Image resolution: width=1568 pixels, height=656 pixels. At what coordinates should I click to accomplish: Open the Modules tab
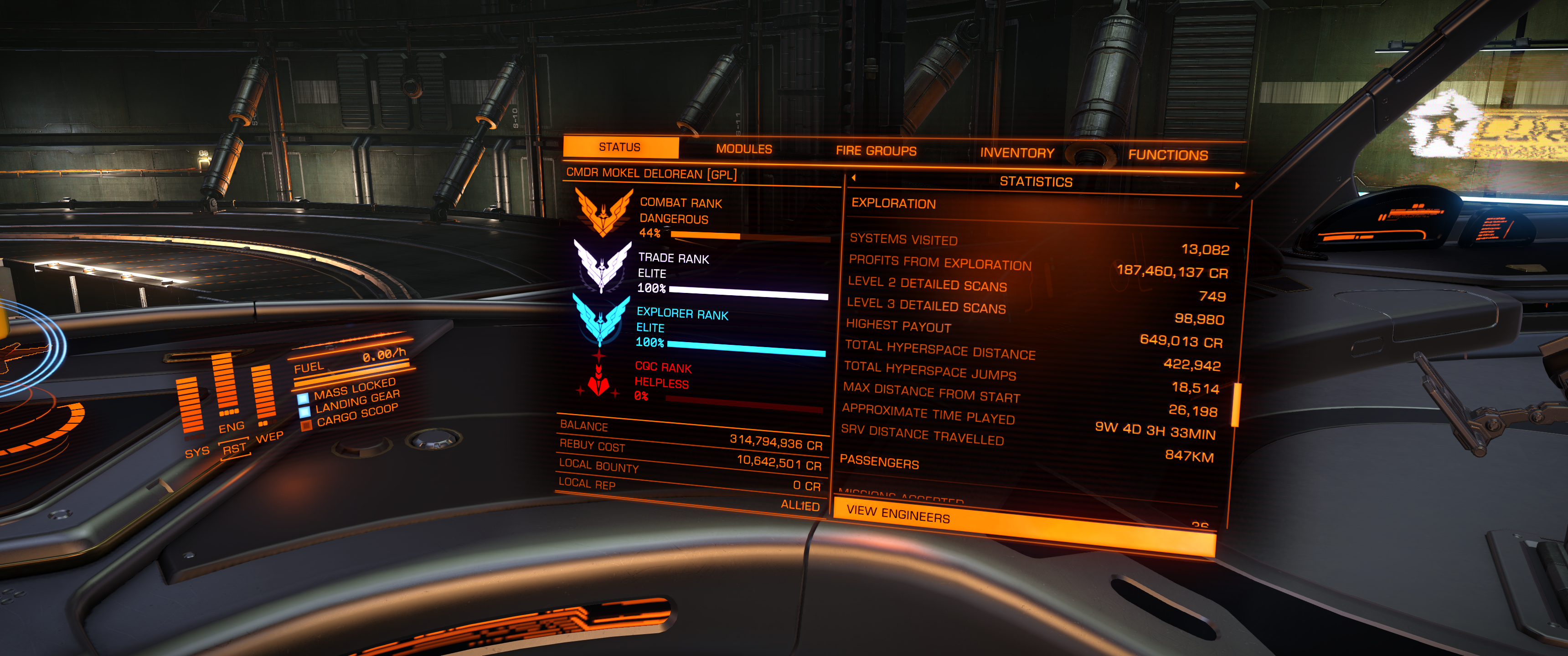743,149
